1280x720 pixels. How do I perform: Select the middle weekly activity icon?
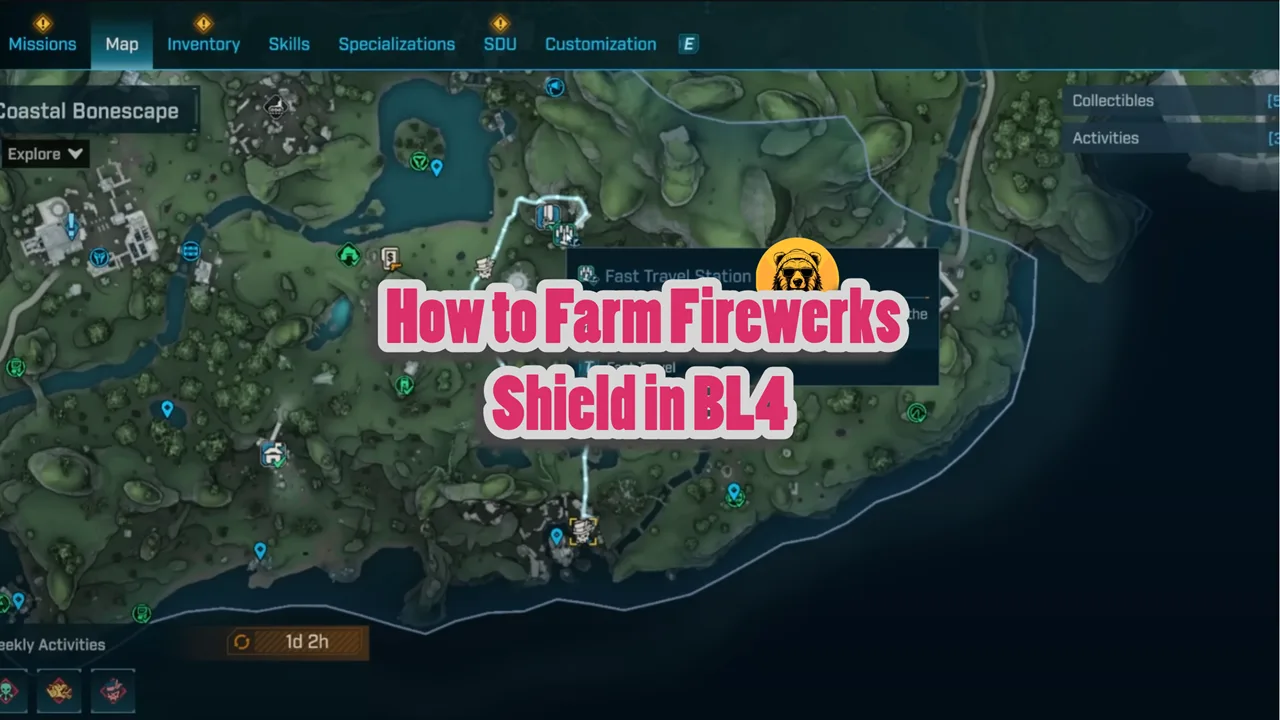point(58,690)
